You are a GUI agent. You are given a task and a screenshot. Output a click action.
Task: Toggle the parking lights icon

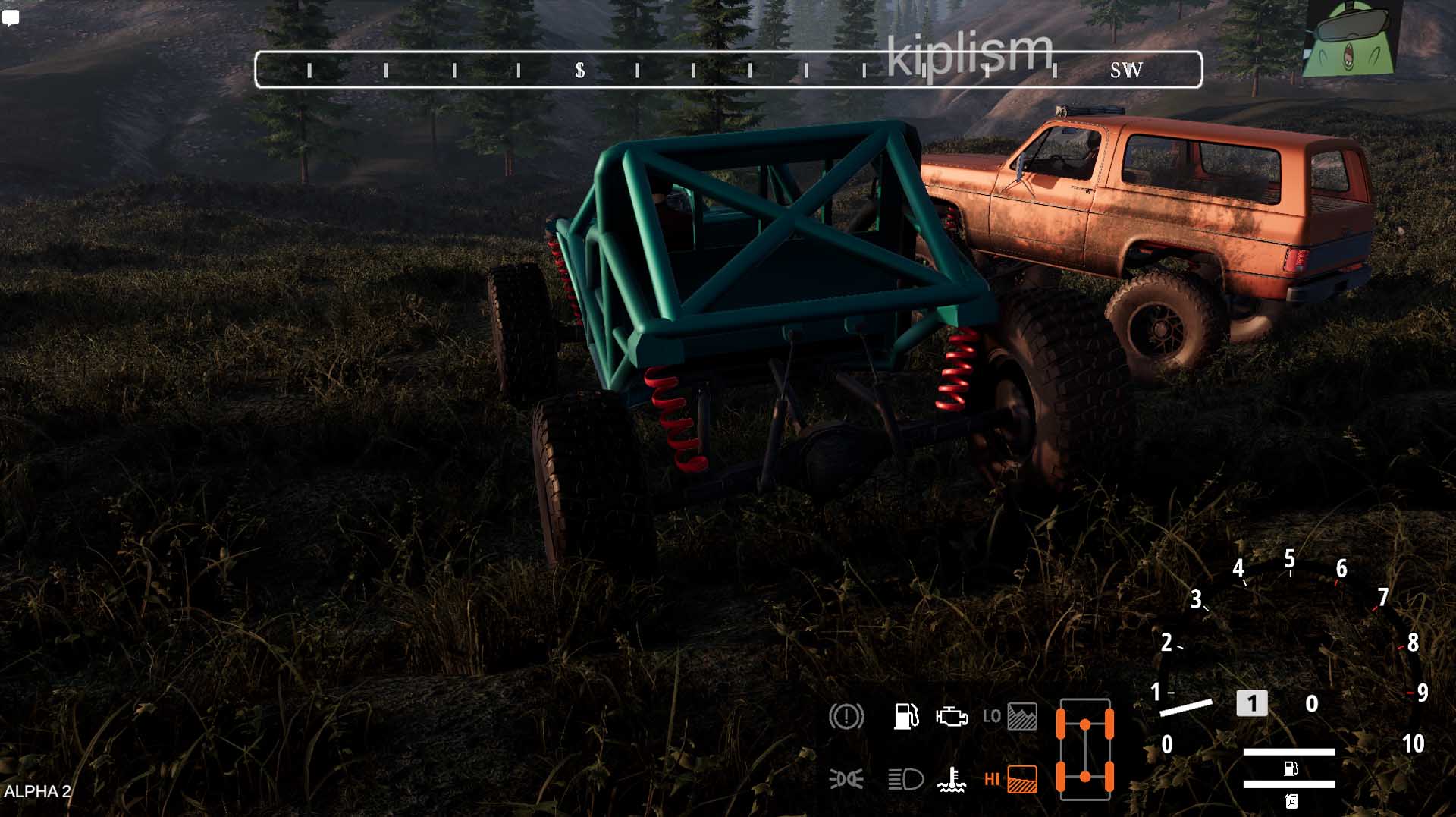[x=846, y=779]
